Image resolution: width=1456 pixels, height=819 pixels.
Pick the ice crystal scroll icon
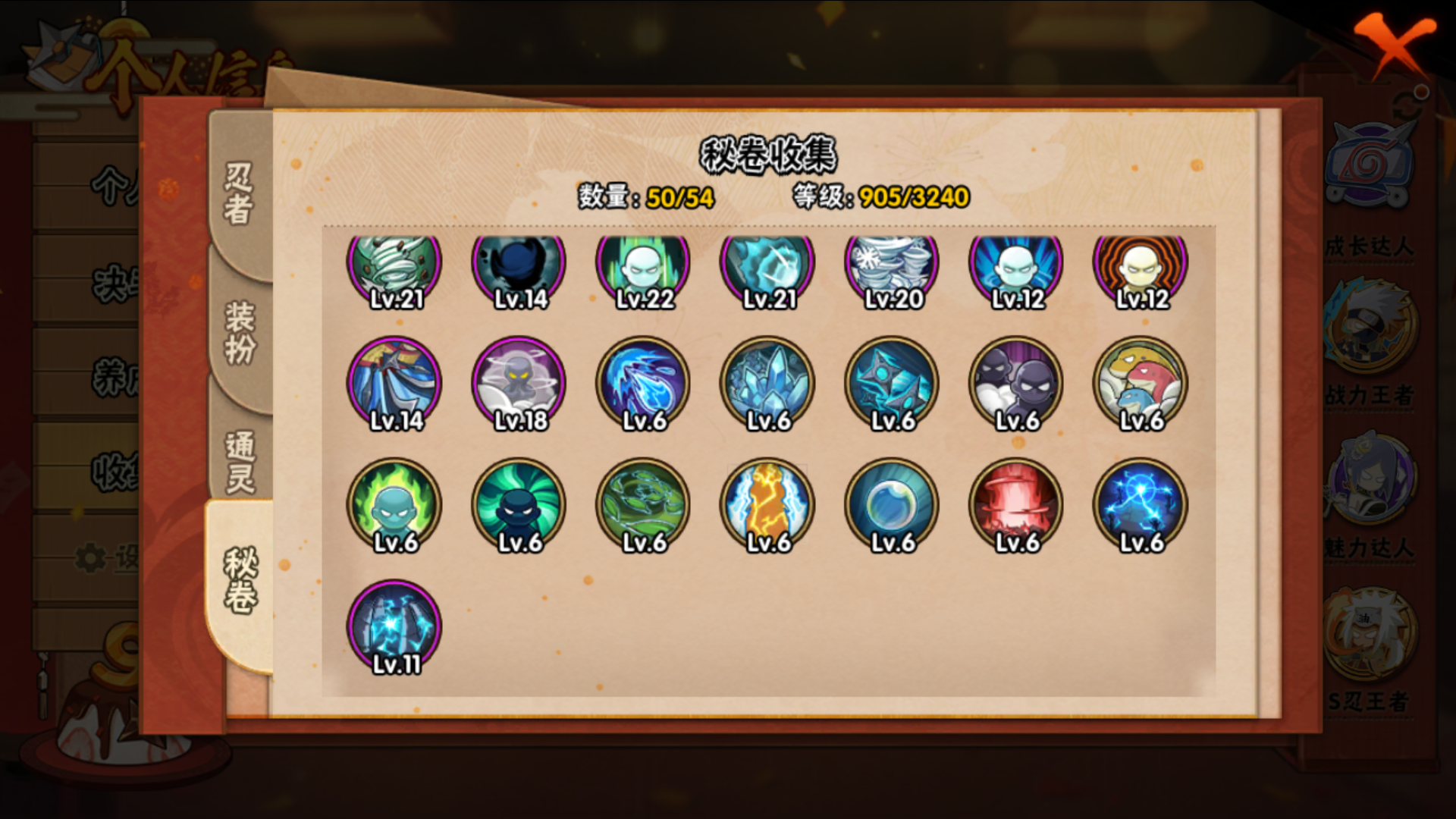point(767,383)
